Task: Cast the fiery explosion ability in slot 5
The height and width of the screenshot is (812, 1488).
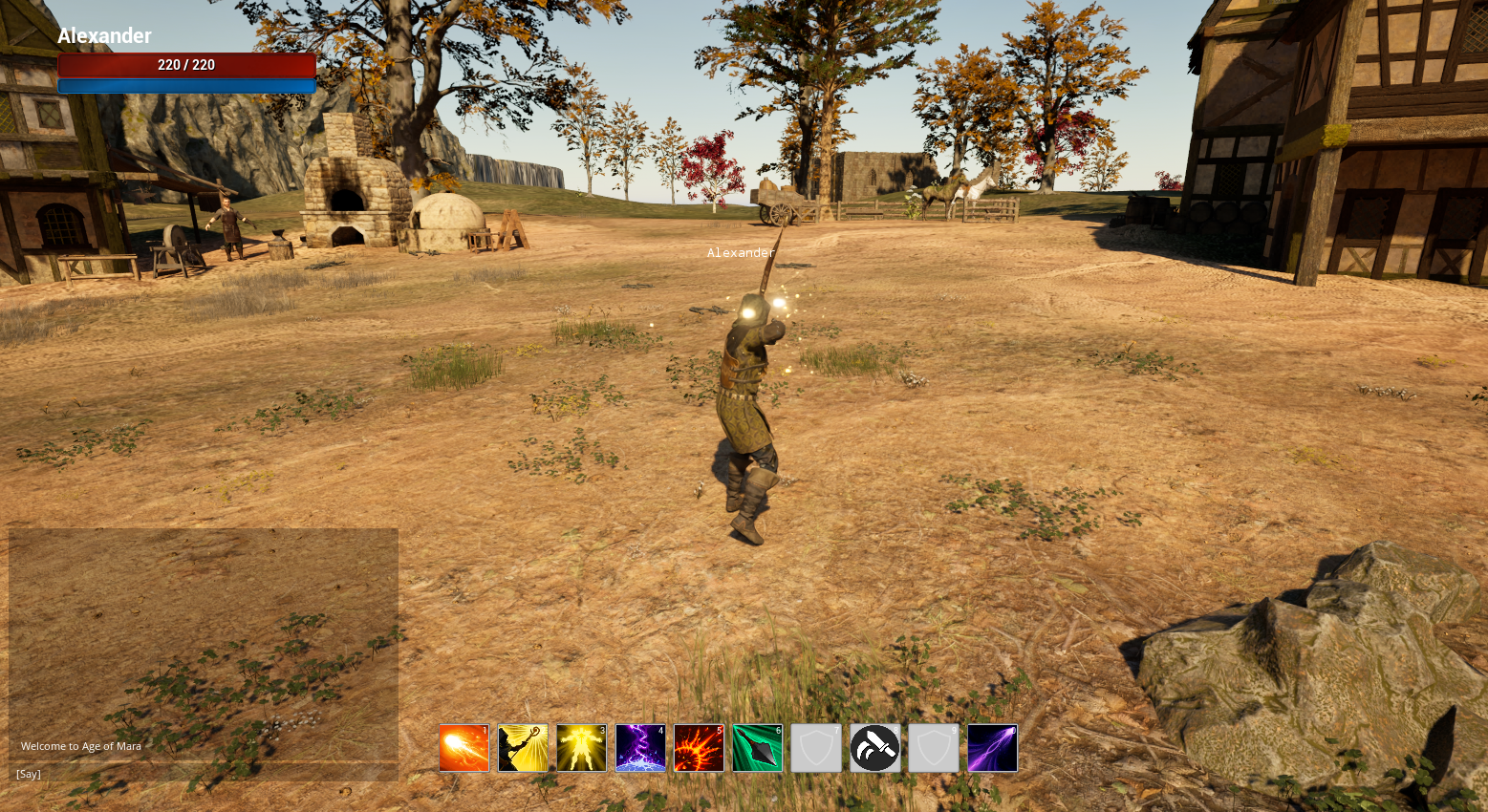Action: tap(699, 748)
